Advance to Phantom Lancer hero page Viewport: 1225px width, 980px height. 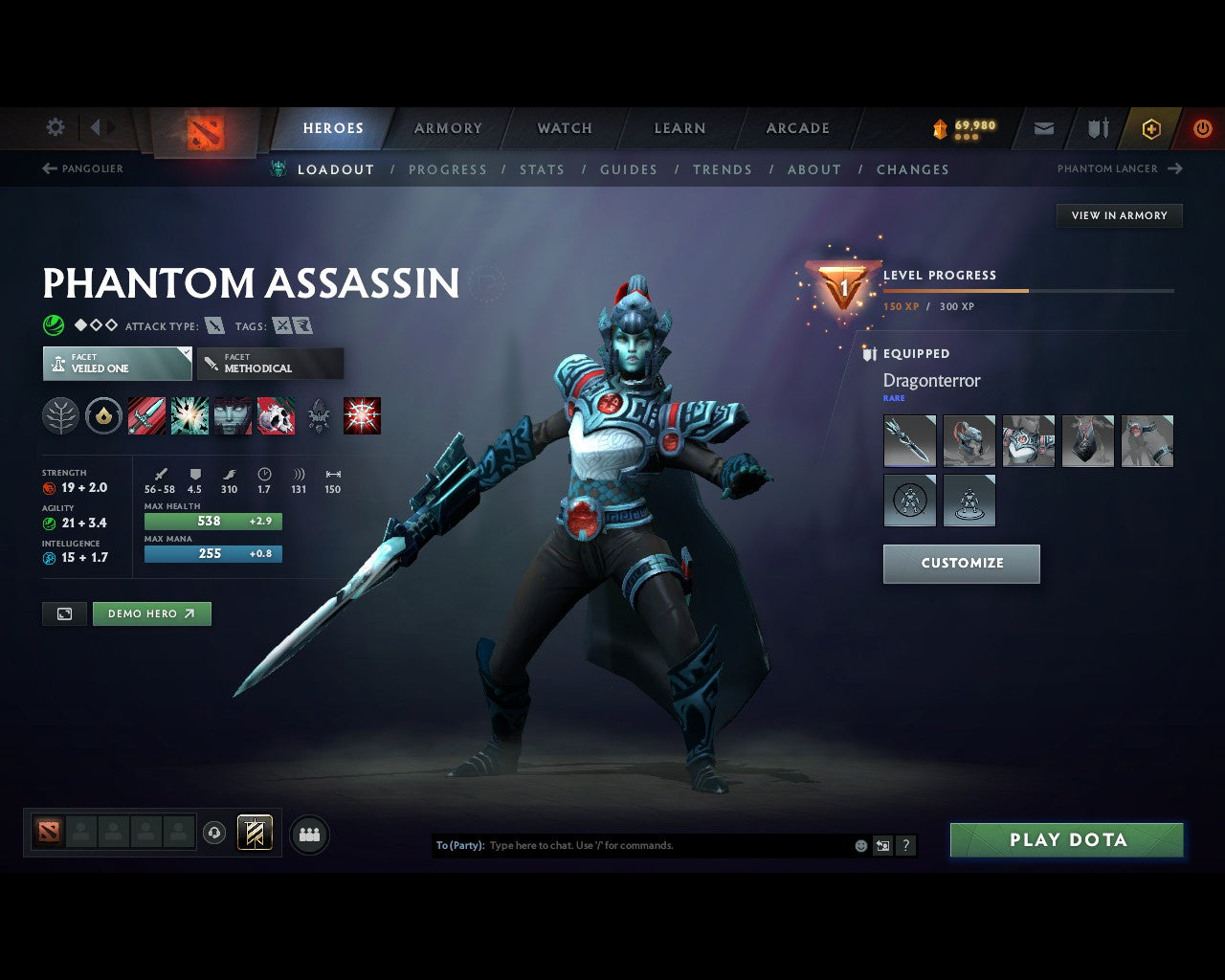pos(1118,168)
